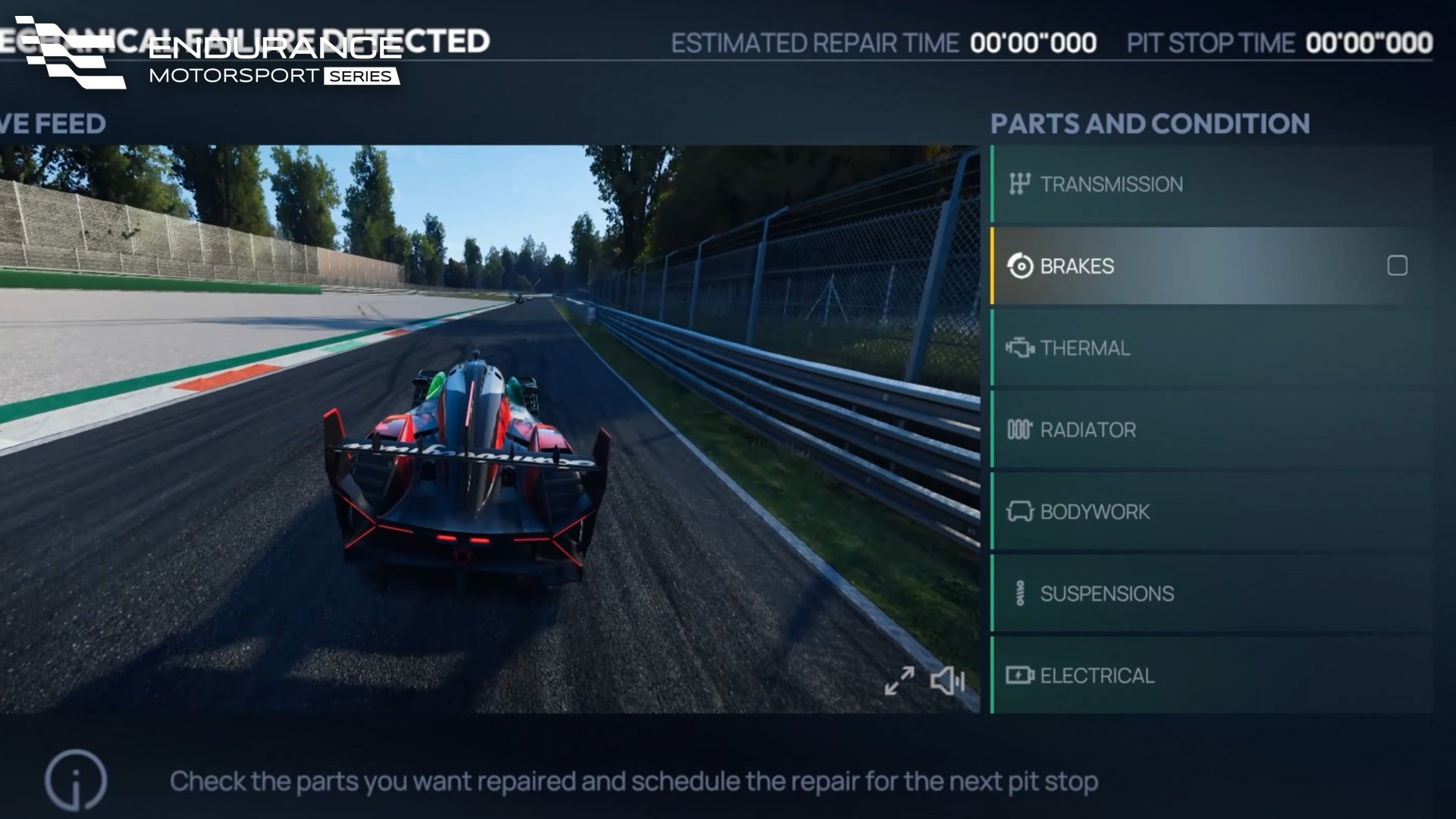Image resolution: width=1456 pixels, height=819 pixels.
Task: Click the Suspensions damper icon
Action: click(x=1020, y=594)
